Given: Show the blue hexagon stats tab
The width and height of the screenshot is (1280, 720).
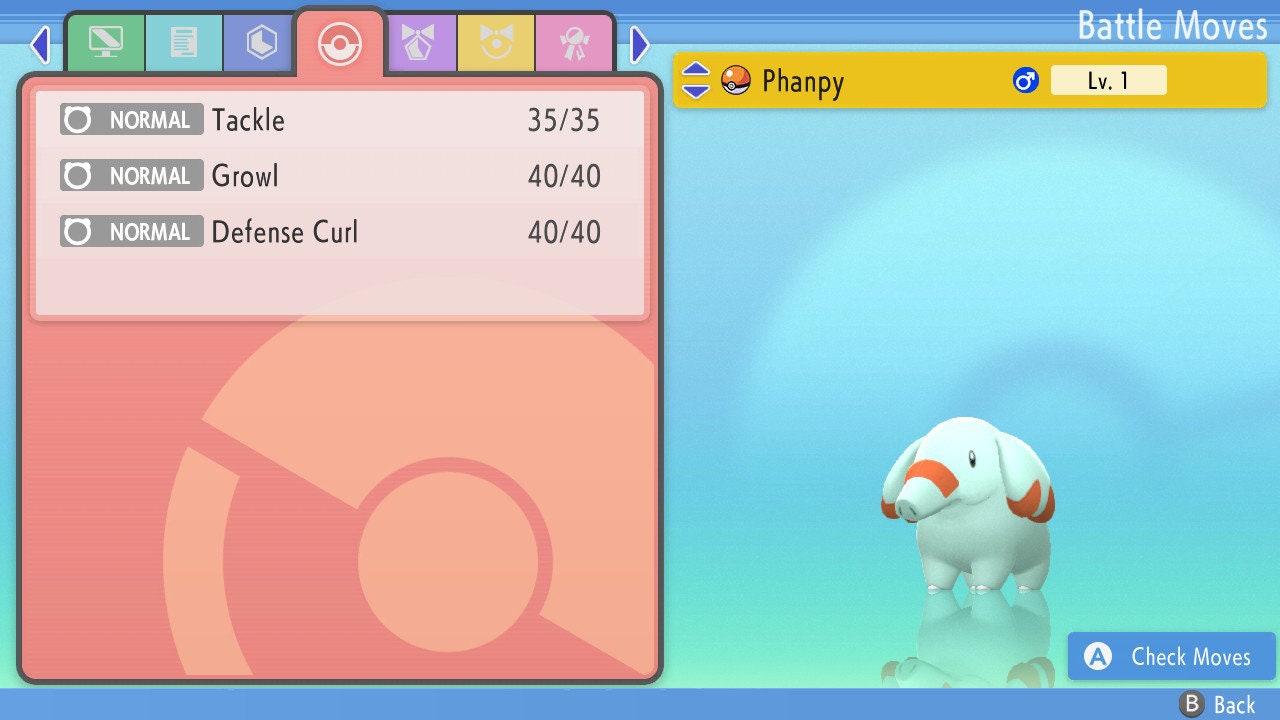Looking at the screenshot, I should [x=261, y=43].
